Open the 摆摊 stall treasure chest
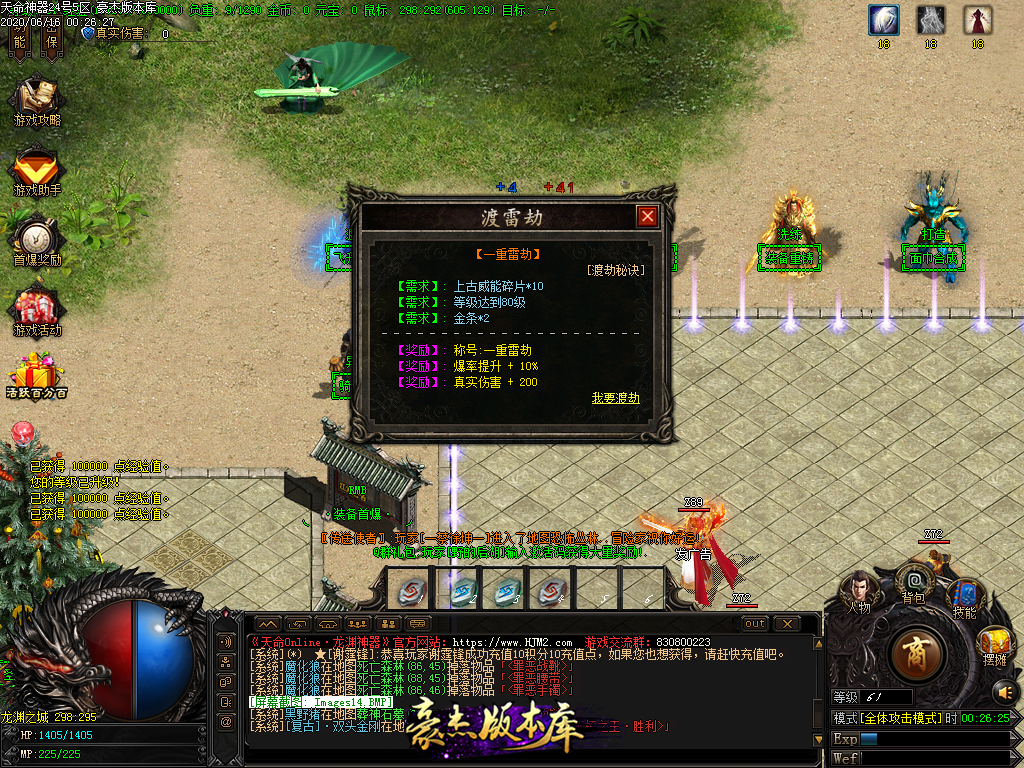The height and width of the screenshot is (768, 1024). pyautogui.click(x=994, y=643)
